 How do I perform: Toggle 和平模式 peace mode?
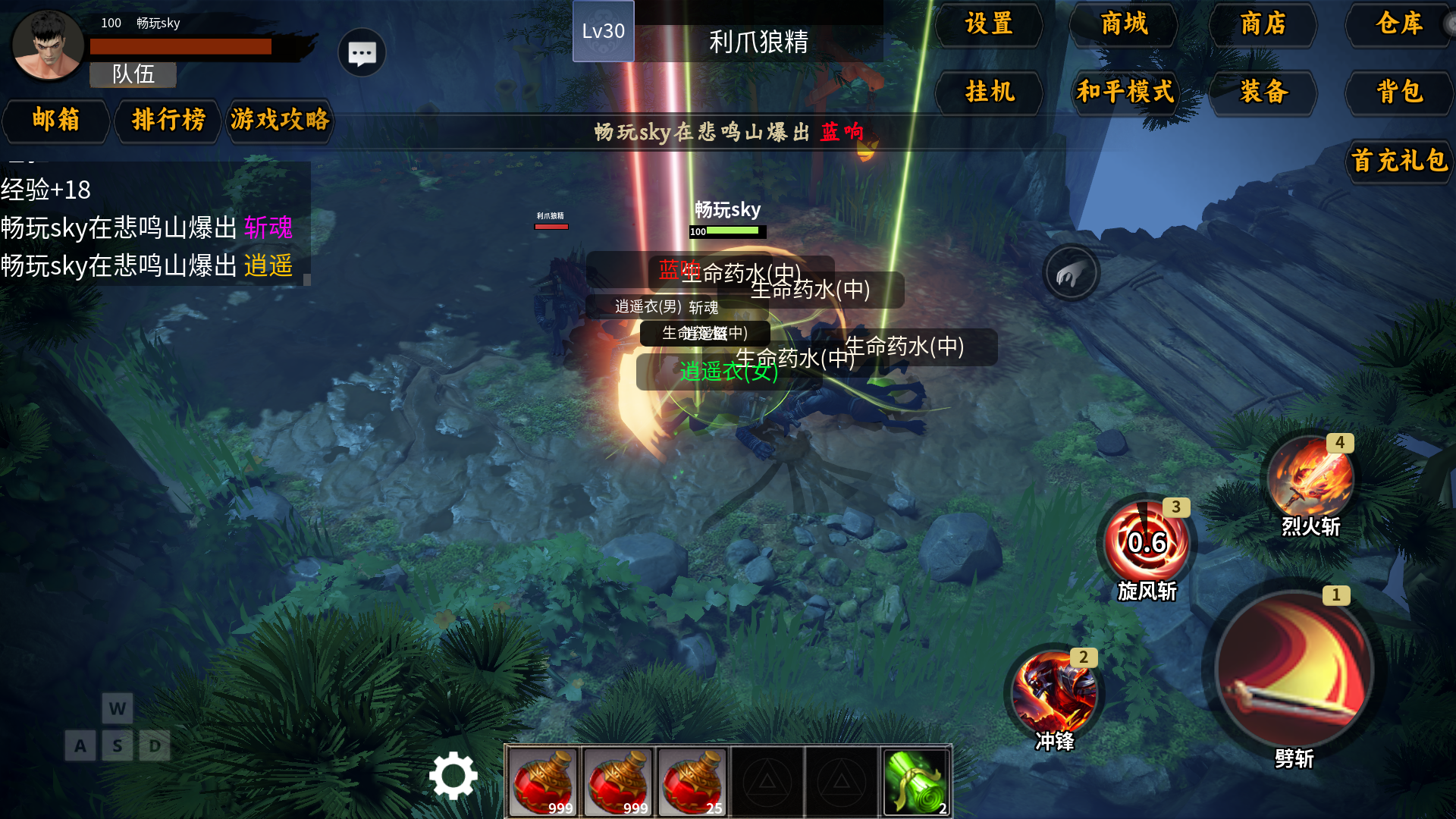[x=1124, y=93]
